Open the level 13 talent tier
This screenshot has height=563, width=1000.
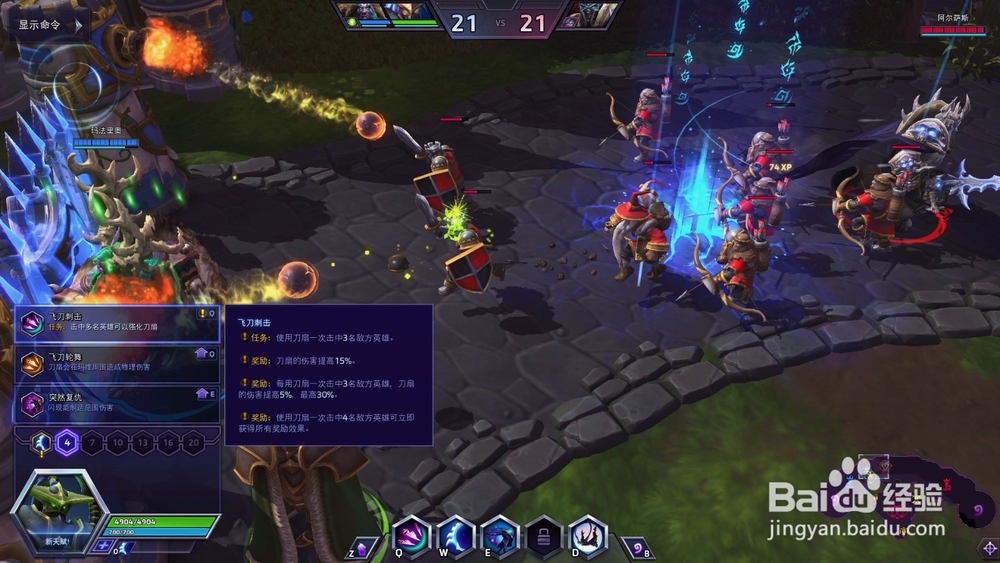[x=143, y=443]
